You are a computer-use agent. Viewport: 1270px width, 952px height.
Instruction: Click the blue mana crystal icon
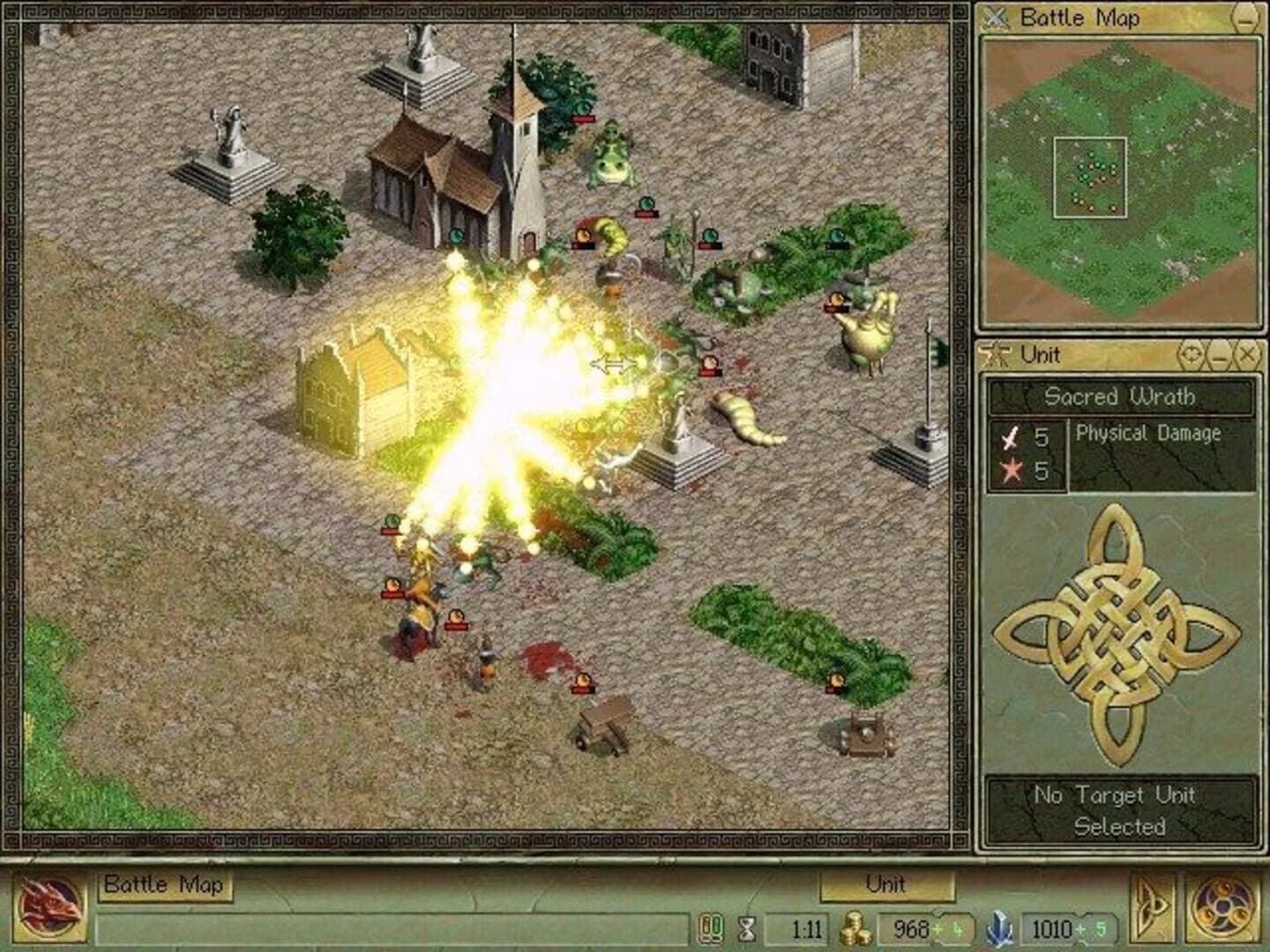[1001, 927]
